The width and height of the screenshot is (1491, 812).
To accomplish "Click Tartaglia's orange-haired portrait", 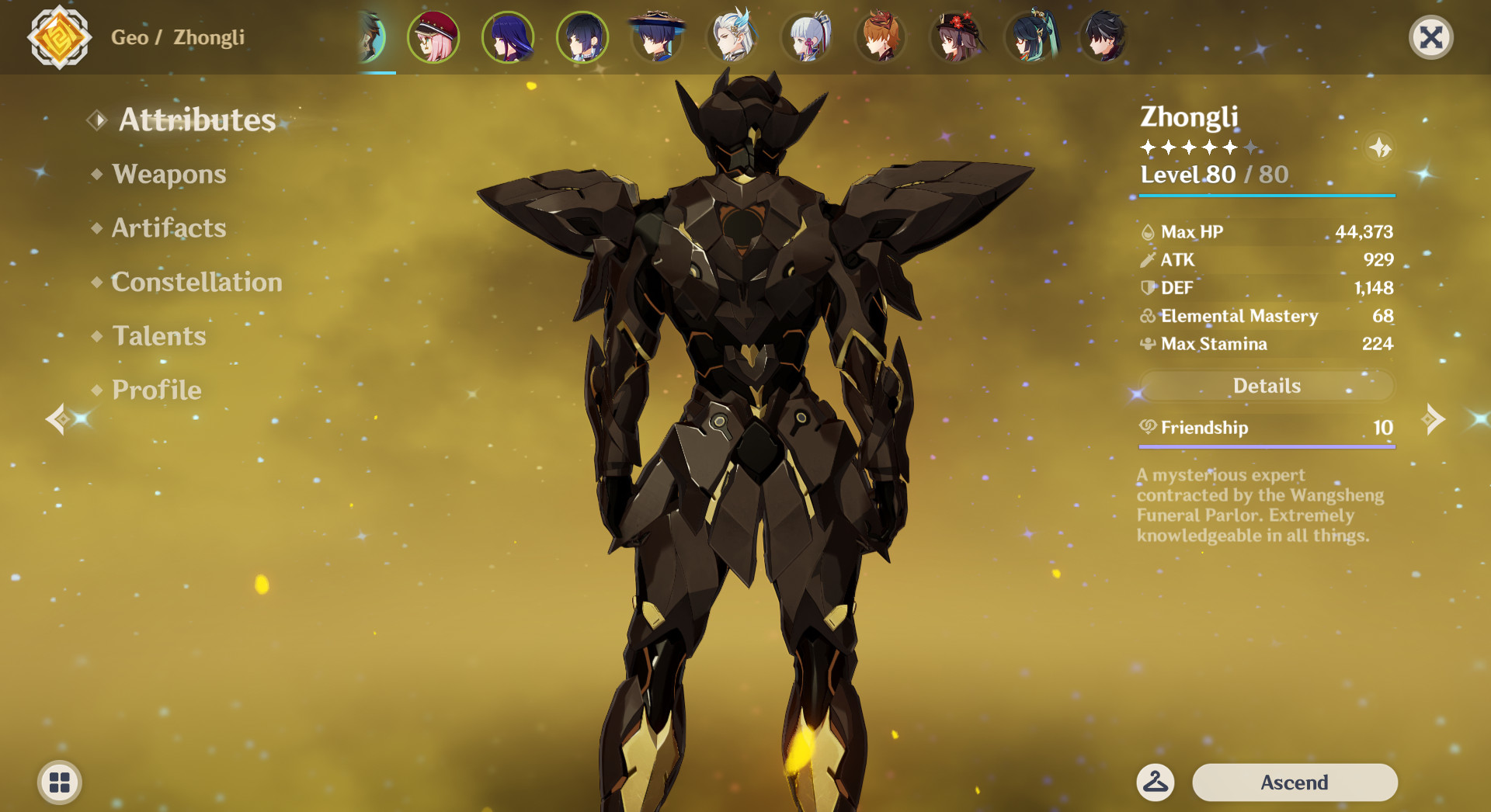I will click(881, 36).
